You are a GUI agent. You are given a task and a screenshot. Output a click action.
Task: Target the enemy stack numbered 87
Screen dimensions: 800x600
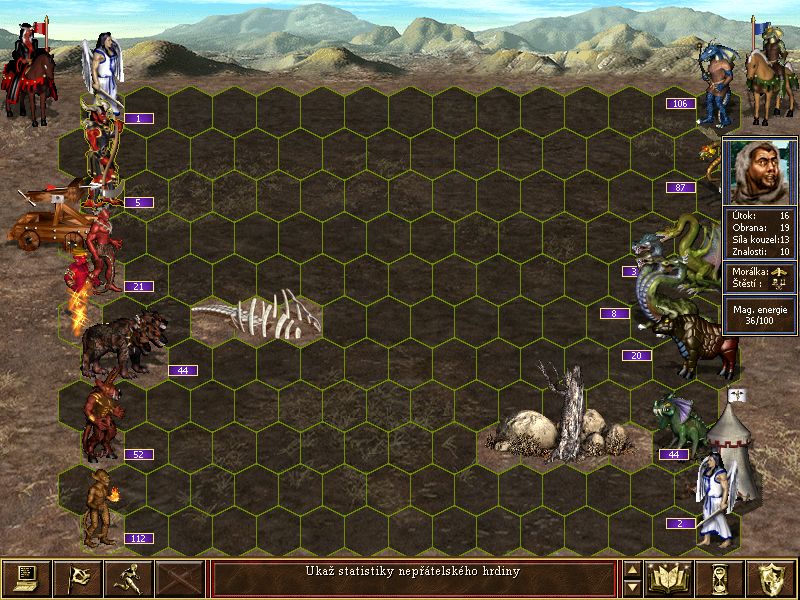point(712,172)
